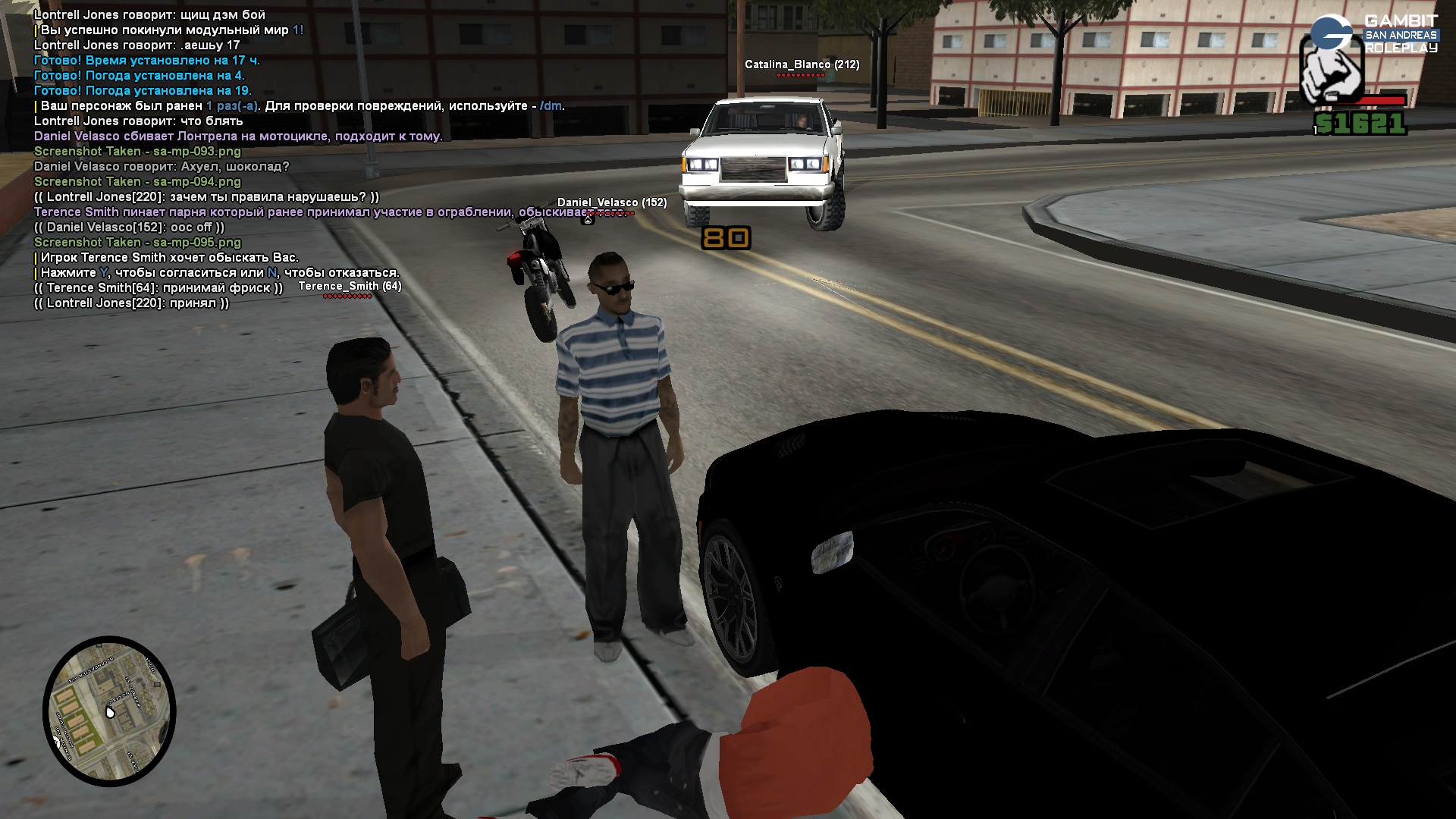Viewport: 1456px width, 819px height.
Task: Click the Gambit San Andreas Roleplay logo
Action: click(1374, 34)
